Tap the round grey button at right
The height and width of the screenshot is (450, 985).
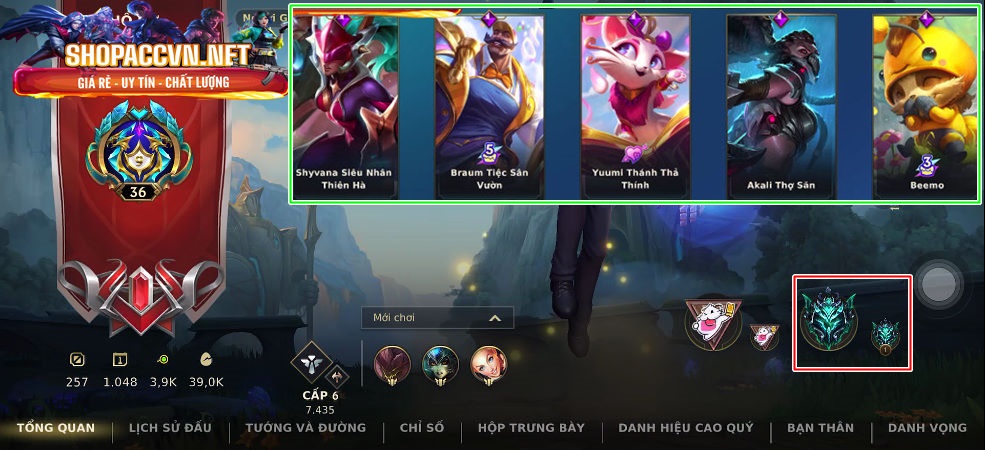click(x=940, y=284)
